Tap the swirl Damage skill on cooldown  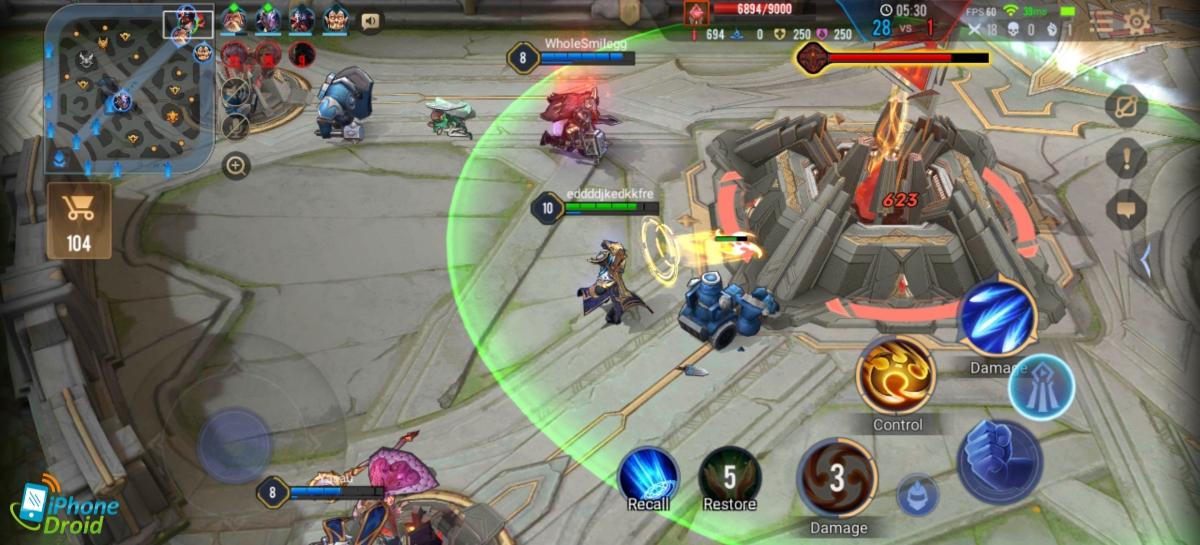point(837,478)
